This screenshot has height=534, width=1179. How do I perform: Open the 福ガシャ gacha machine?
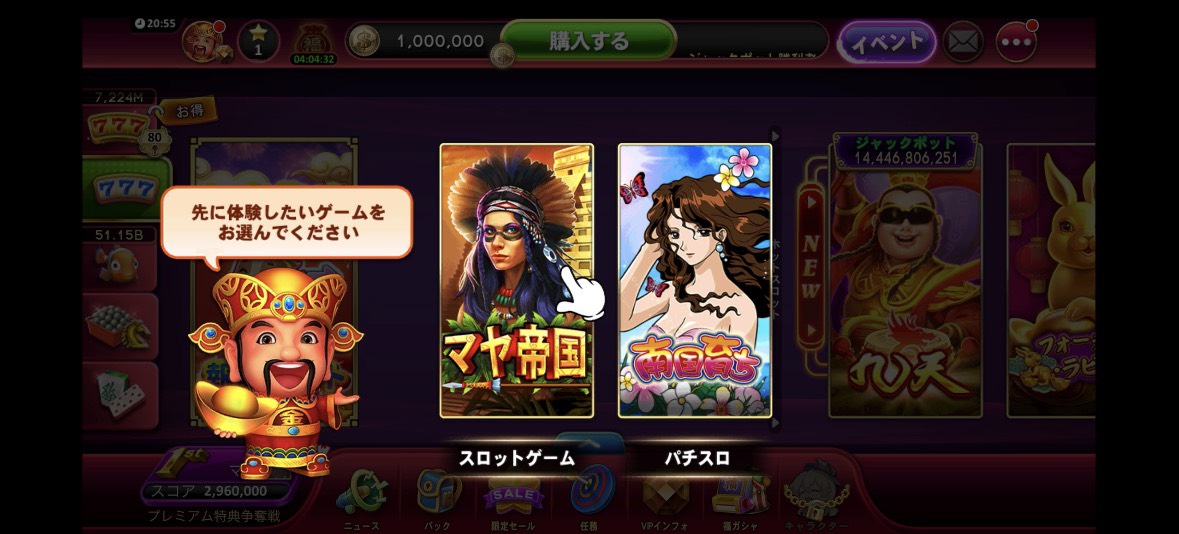click(x=741, y=493)
